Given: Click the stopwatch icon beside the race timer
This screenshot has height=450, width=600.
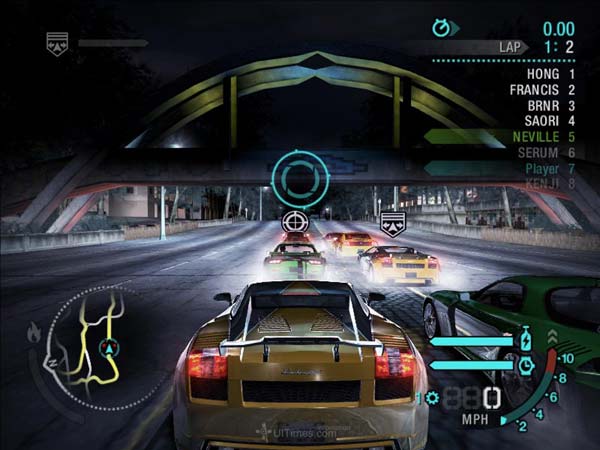Looking at the screenshot, I should (440, 28).
